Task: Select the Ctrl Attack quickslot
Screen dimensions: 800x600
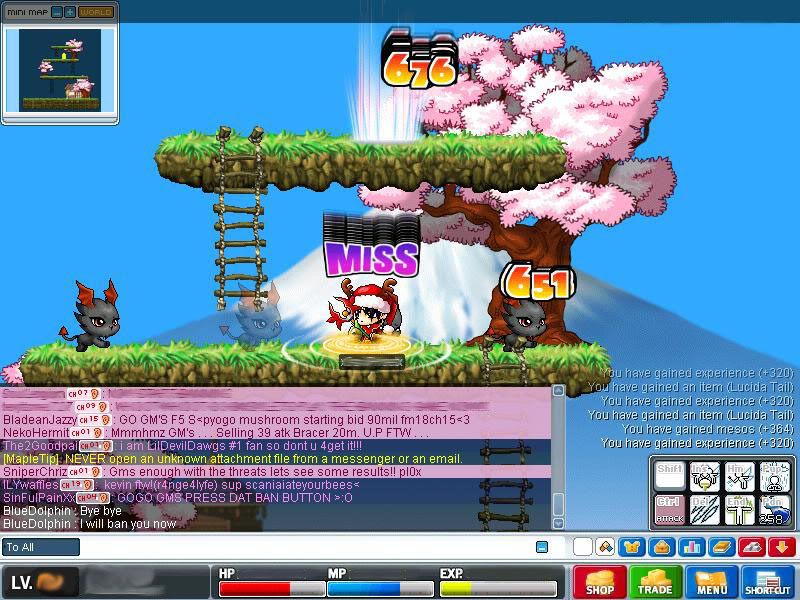Action: coord(669,509)
